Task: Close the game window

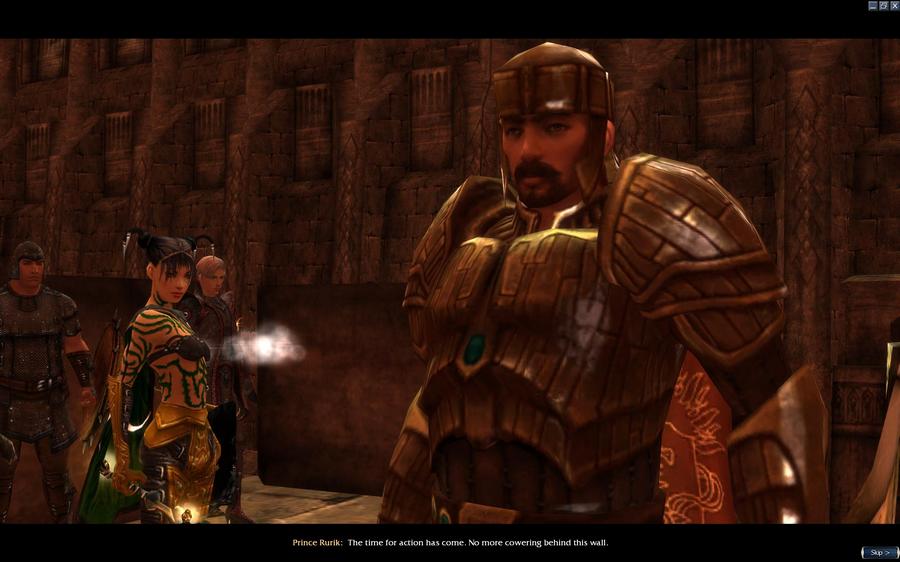Action: (x=894, y=5)
